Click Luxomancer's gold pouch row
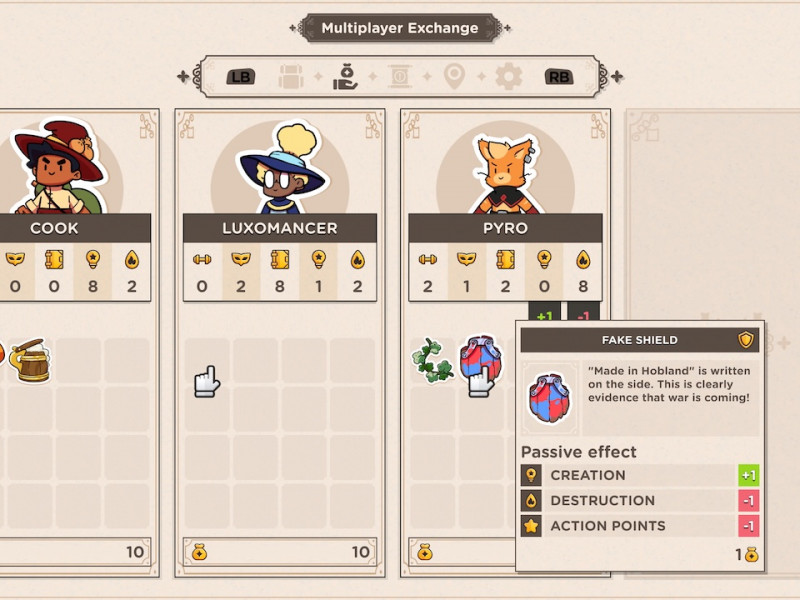 (x=279, y=551)
